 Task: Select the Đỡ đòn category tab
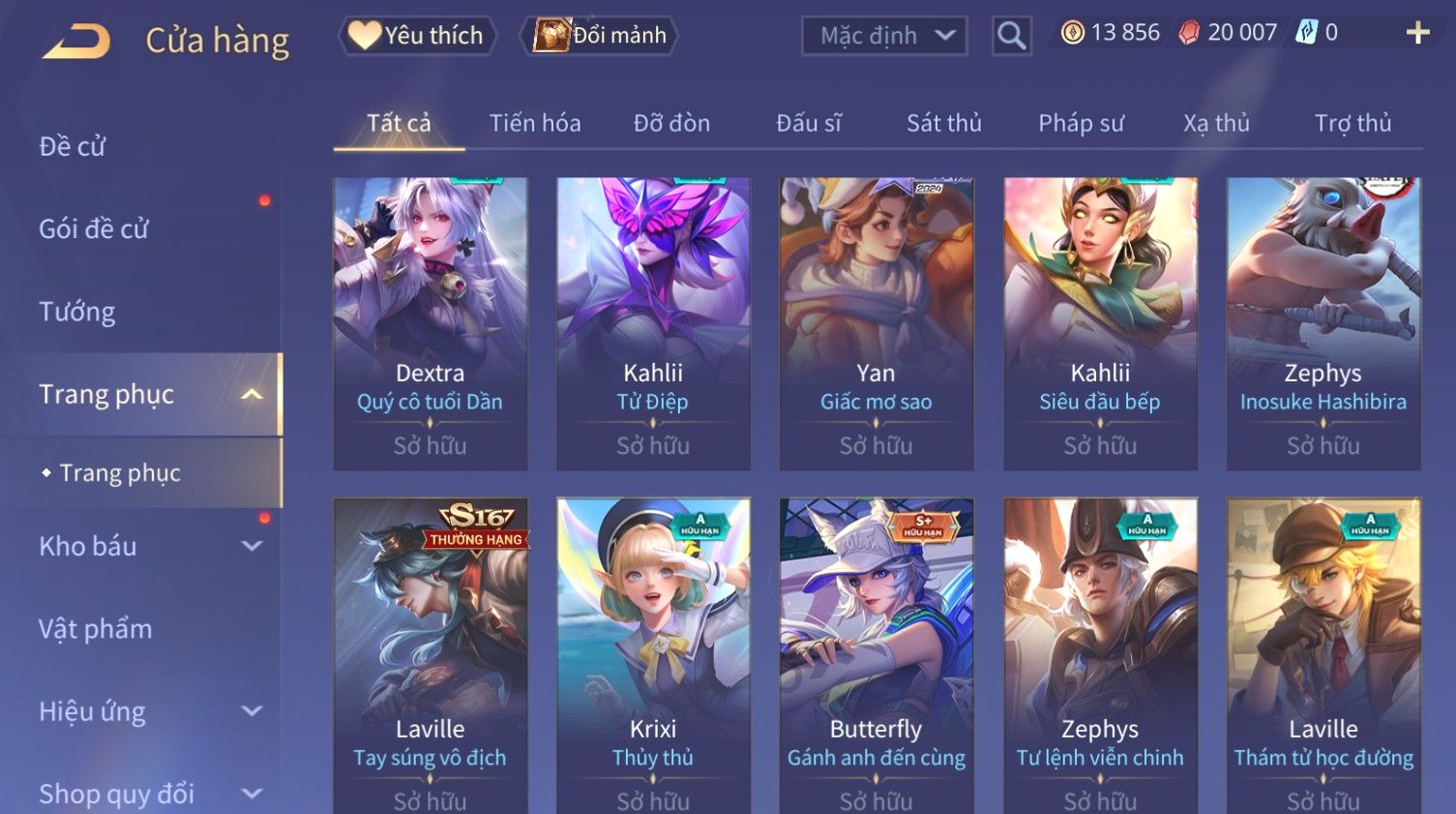(671, 123)
